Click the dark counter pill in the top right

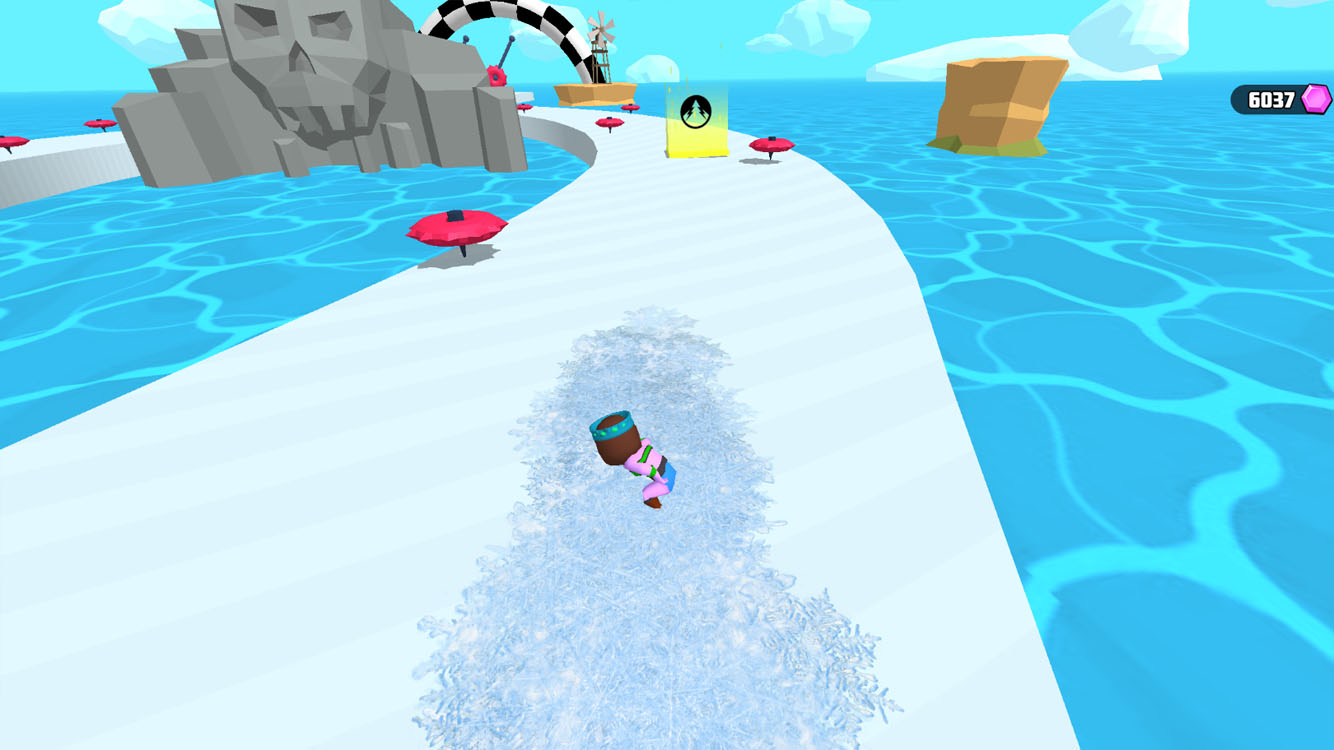point(1270,98)
